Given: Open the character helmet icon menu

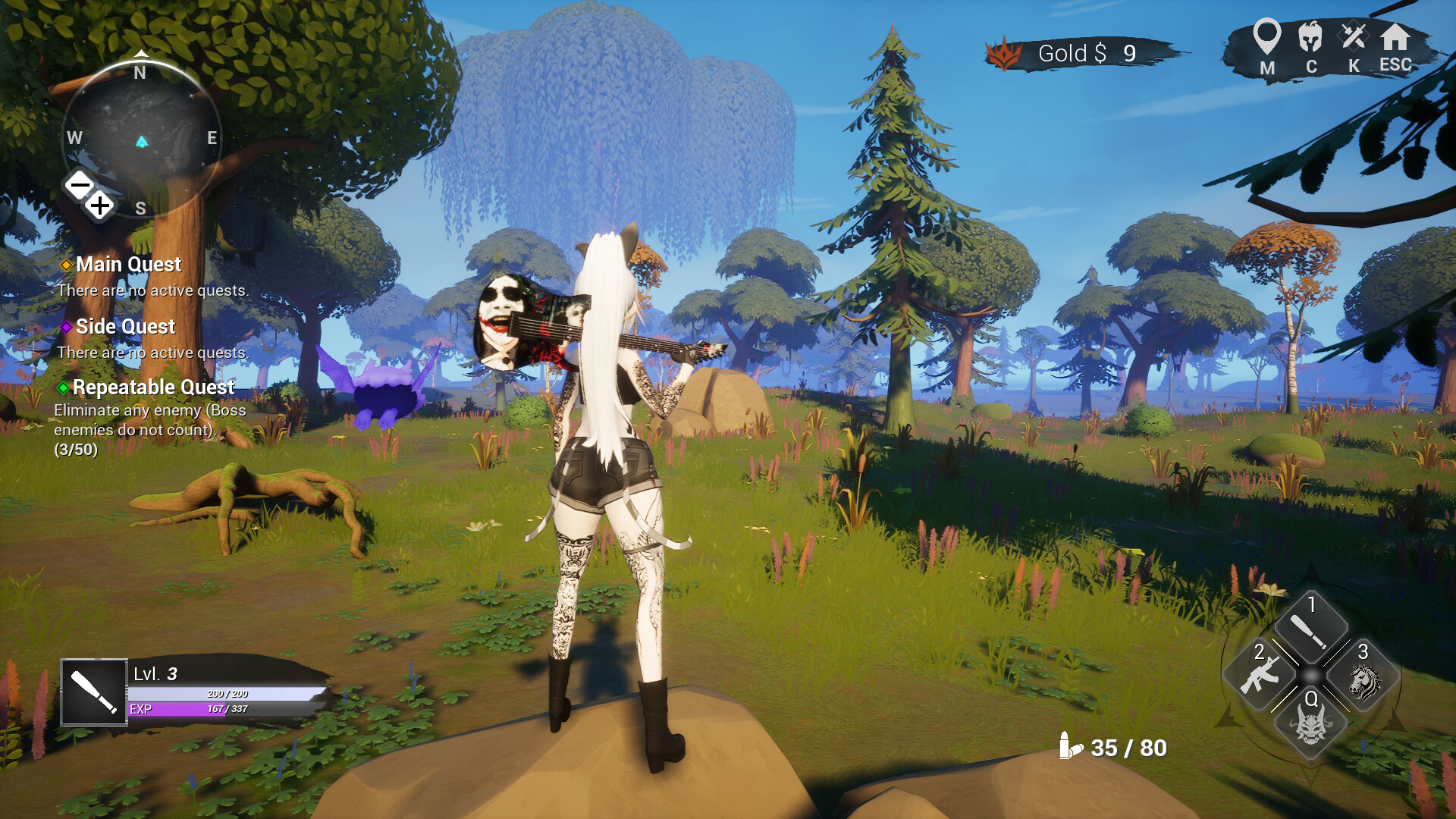Looking at the screenshot, I should (1310, 36).
